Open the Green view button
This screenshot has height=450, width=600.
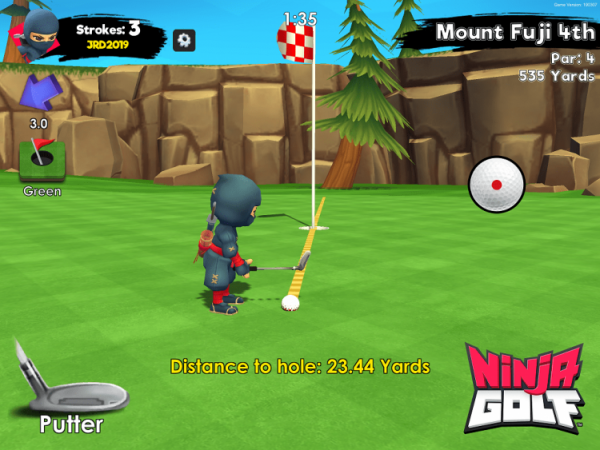click(42, 159)
